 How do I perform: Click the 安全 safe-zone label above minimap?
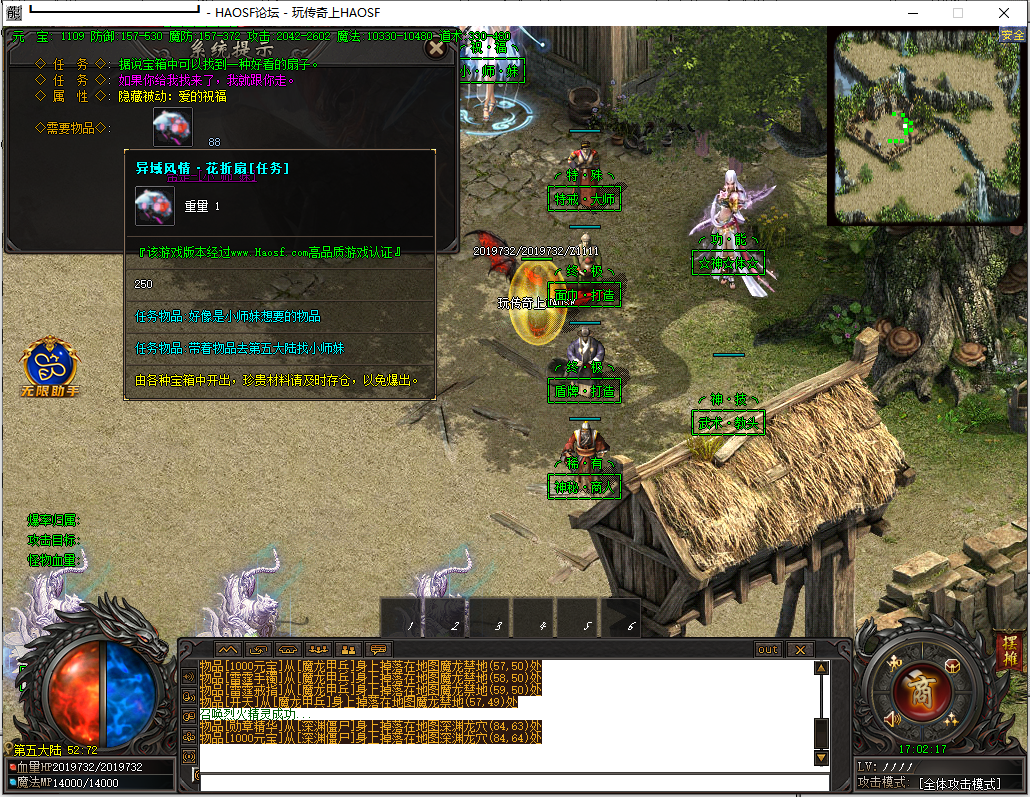(1013, 35)
